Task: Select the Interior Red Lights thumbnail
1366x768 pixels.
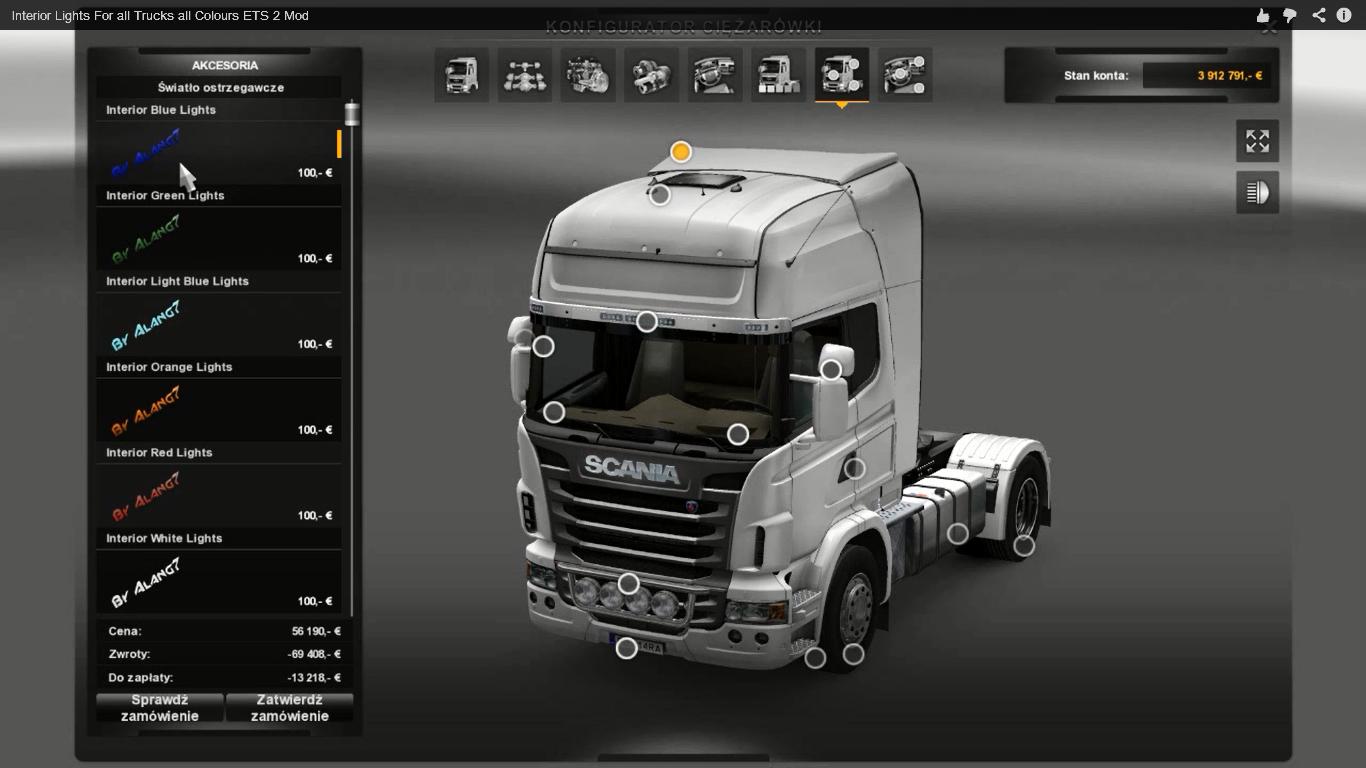Action: pyautogui.click(x=218, y=495)
